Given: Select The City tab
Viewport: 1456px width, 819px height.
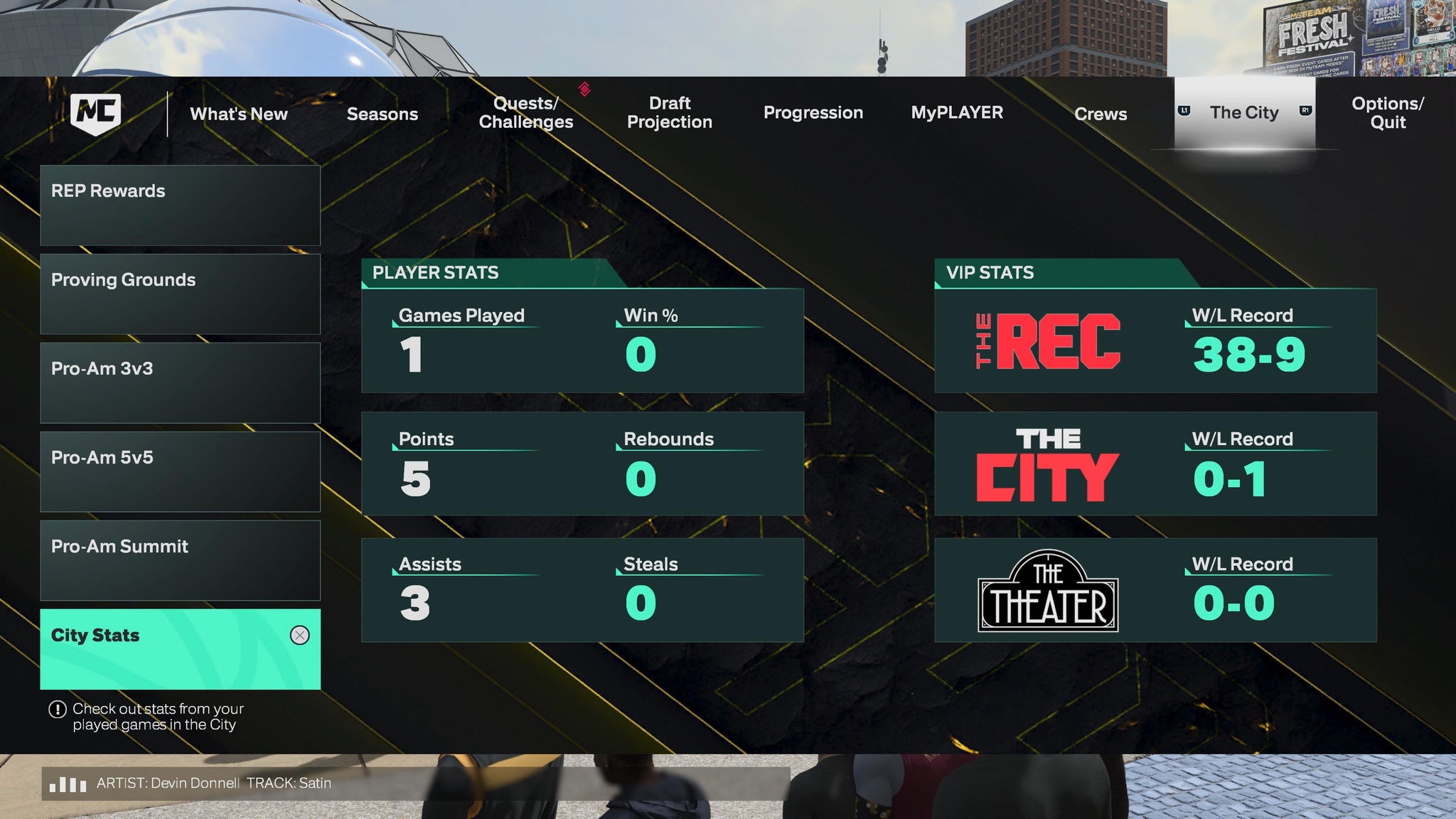Looking at the screenshot, I should (1244, 113).
